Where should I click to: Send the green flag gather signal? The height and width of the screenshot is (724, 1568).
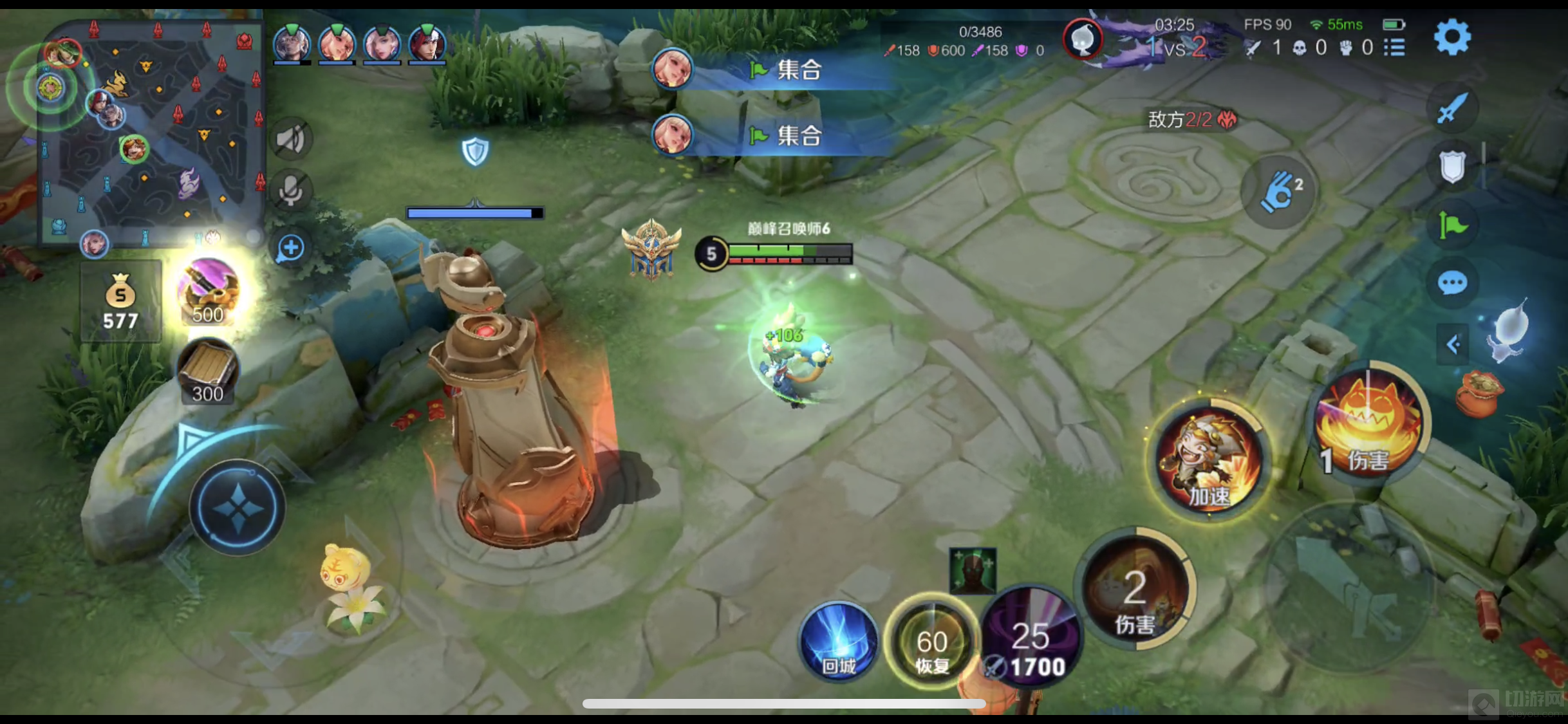[x=1452, y=225]
